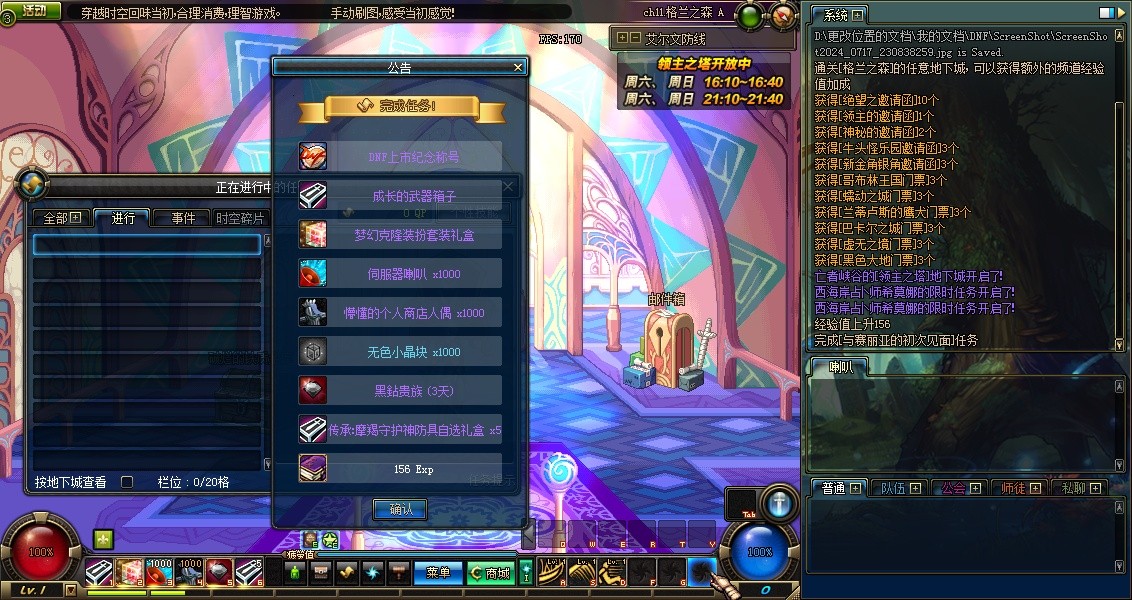Click the 黑钻贵族 reward icon

(313, 389)
